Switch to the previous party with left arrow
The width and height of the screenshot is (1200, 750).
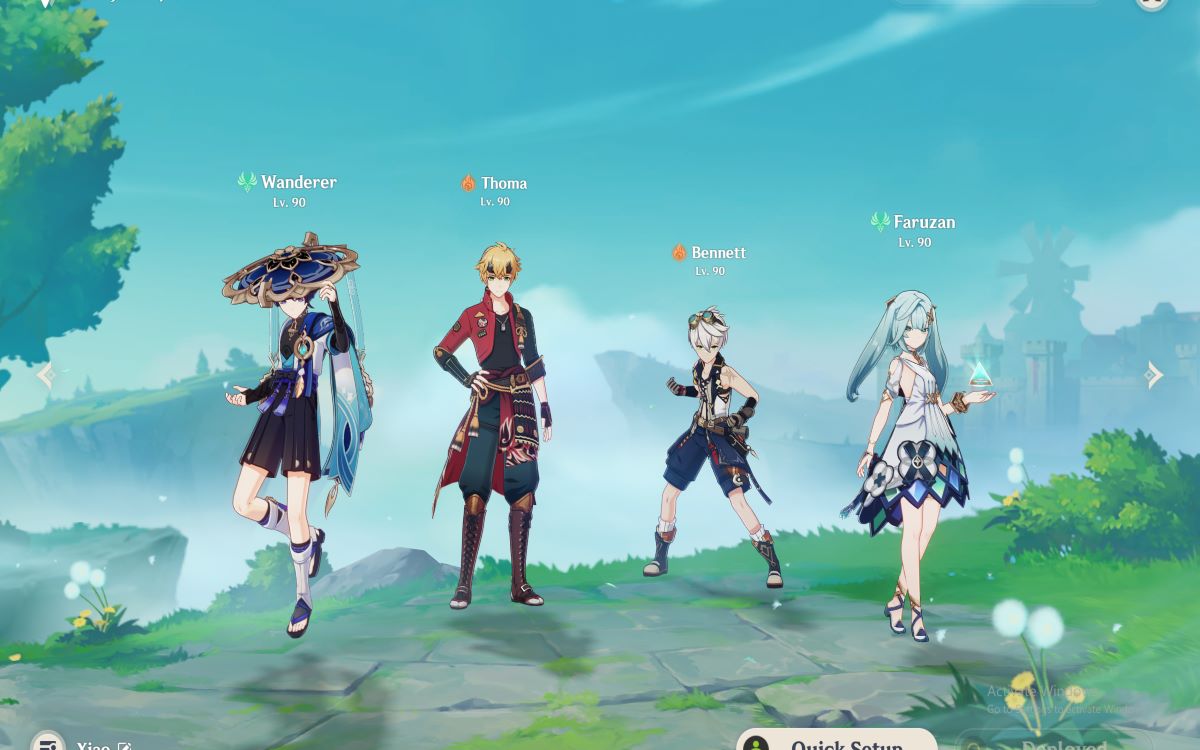45,375
